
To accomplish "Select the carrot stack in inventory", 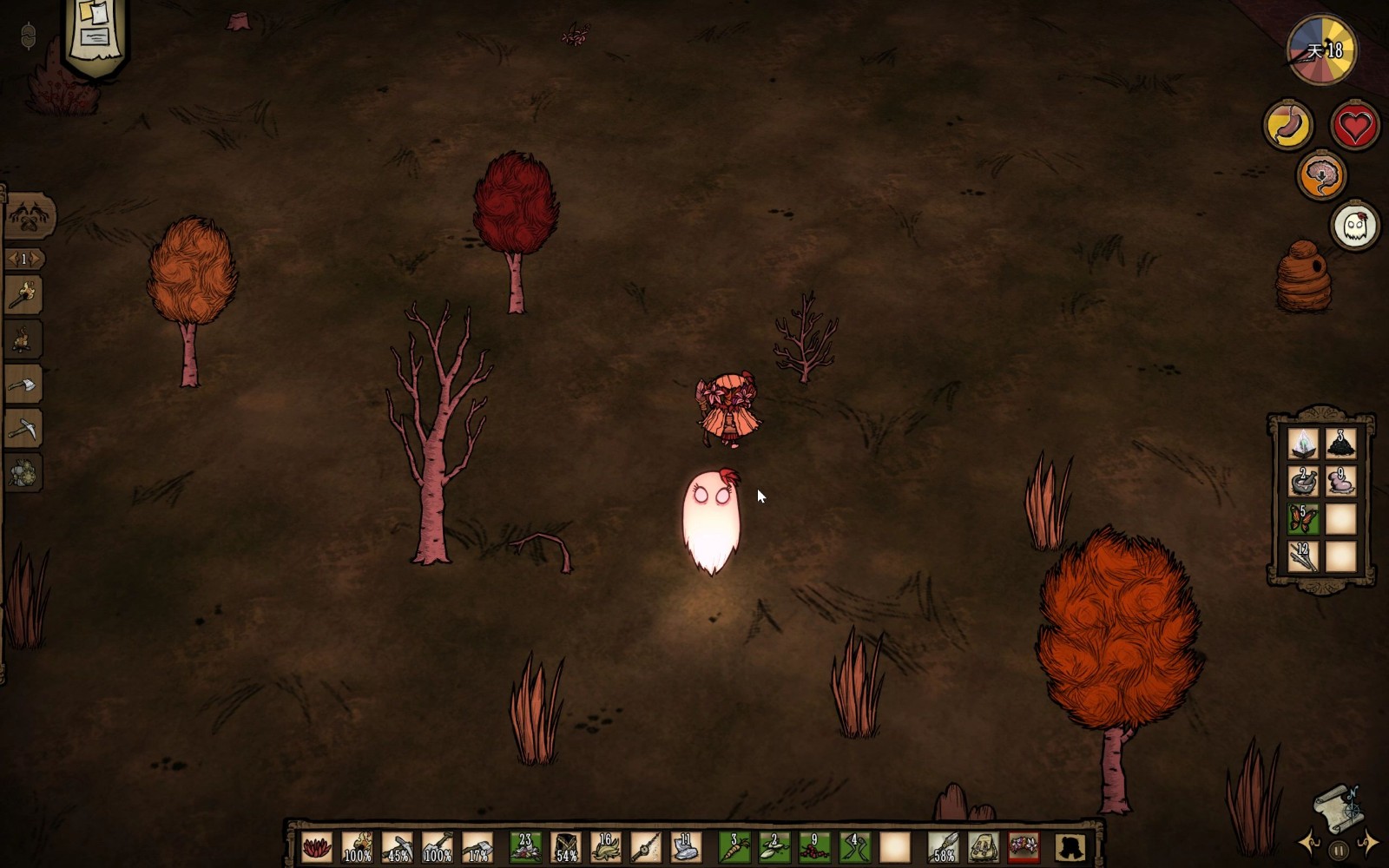I will [x=734, y=846].
